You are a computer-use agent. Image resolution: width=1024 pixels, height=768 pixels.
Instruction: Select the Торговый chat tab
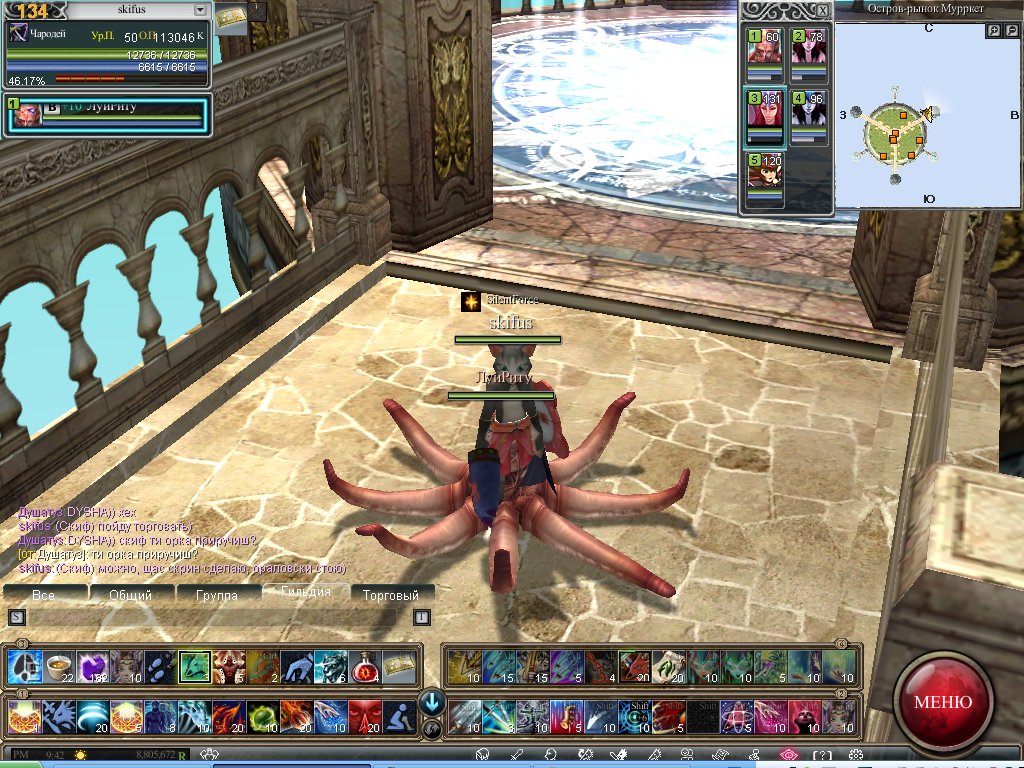point(390,595)
